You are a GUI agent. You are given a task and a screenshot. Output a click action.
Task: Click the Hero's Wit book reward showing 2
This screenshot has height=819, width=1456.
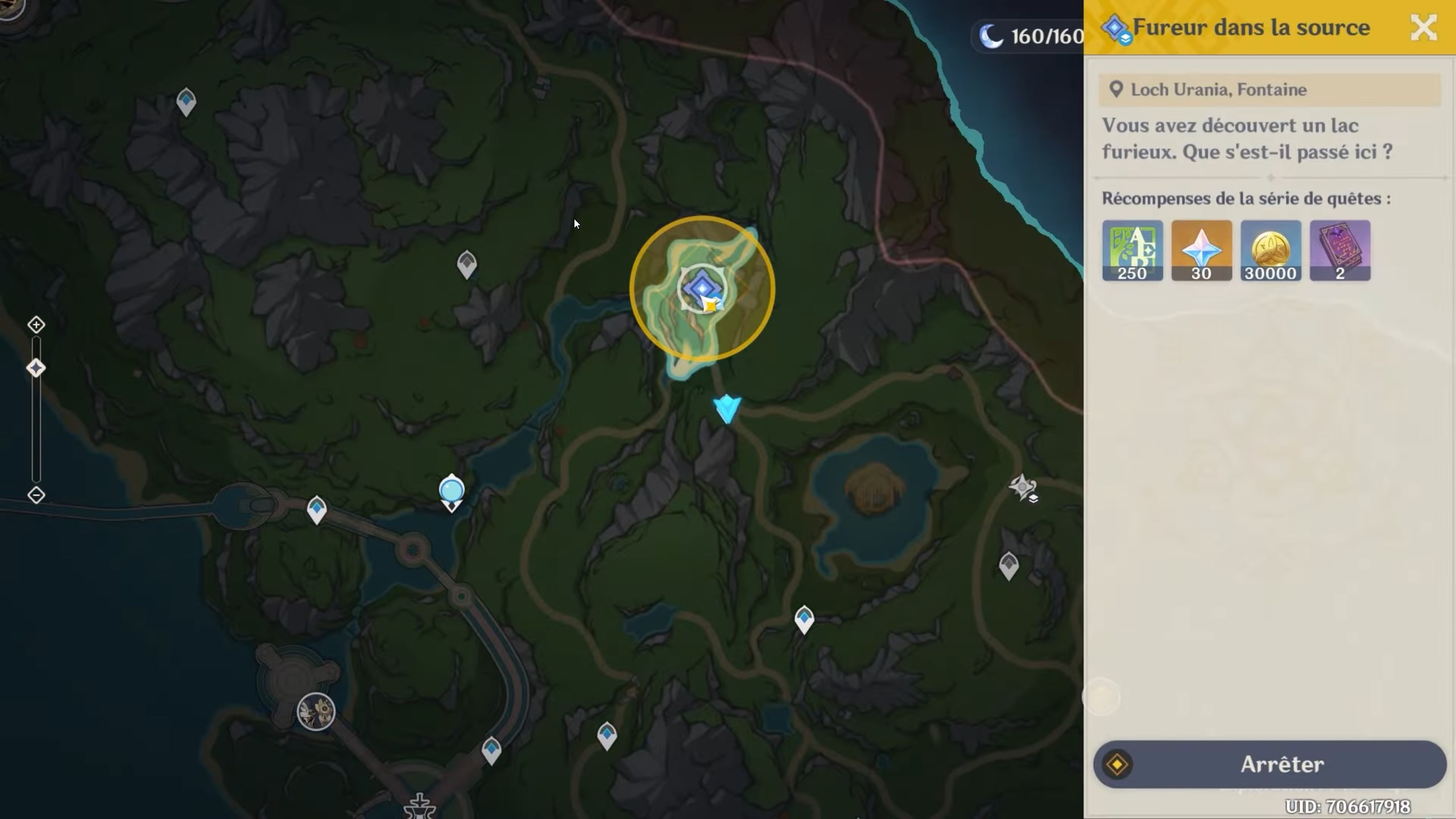point(1340,250)
